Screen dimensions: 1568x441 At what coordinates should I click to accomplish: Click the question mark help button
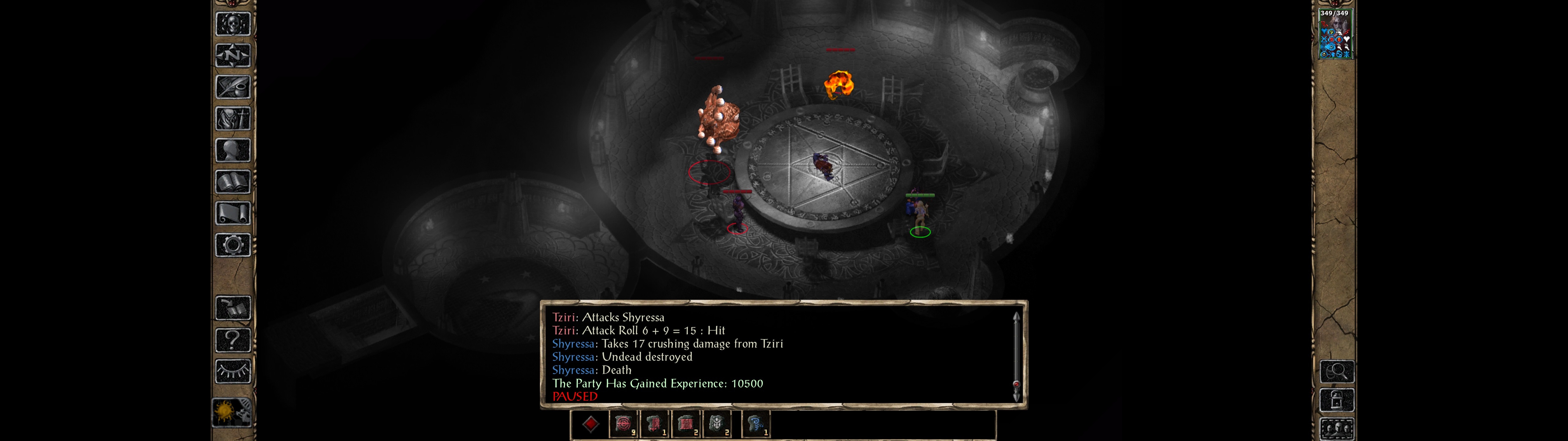[233, 340]
